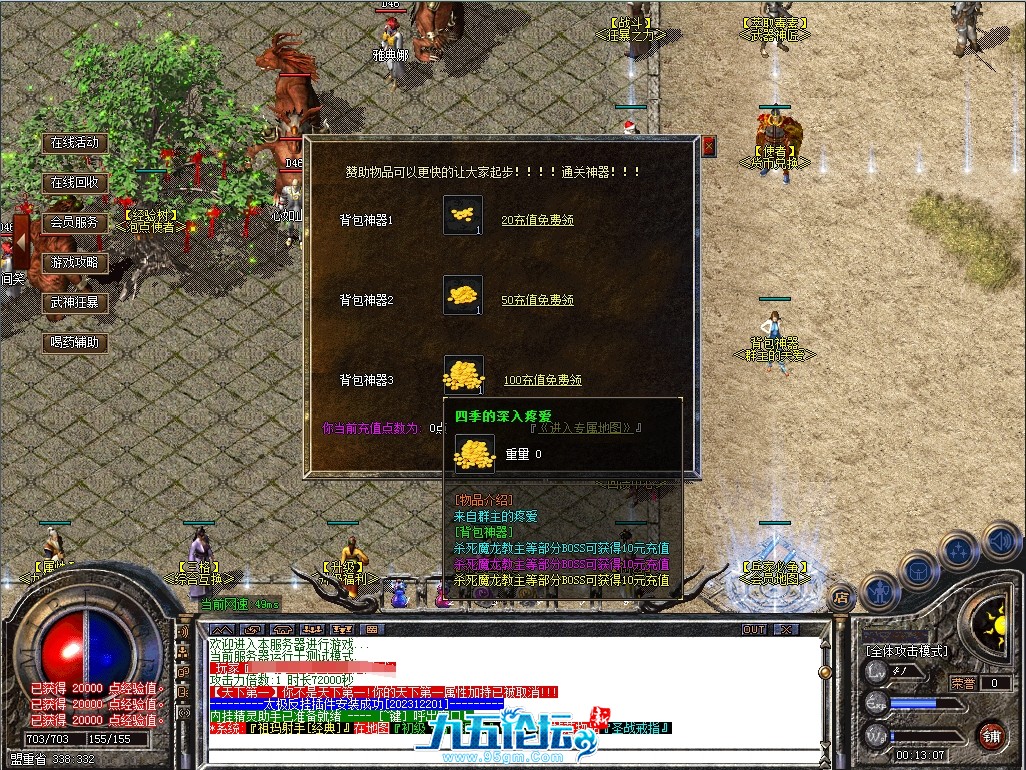Select the 背包神器2 gold item slot
This screenshot has width=1026, height=770.
[x=463, y=295]
